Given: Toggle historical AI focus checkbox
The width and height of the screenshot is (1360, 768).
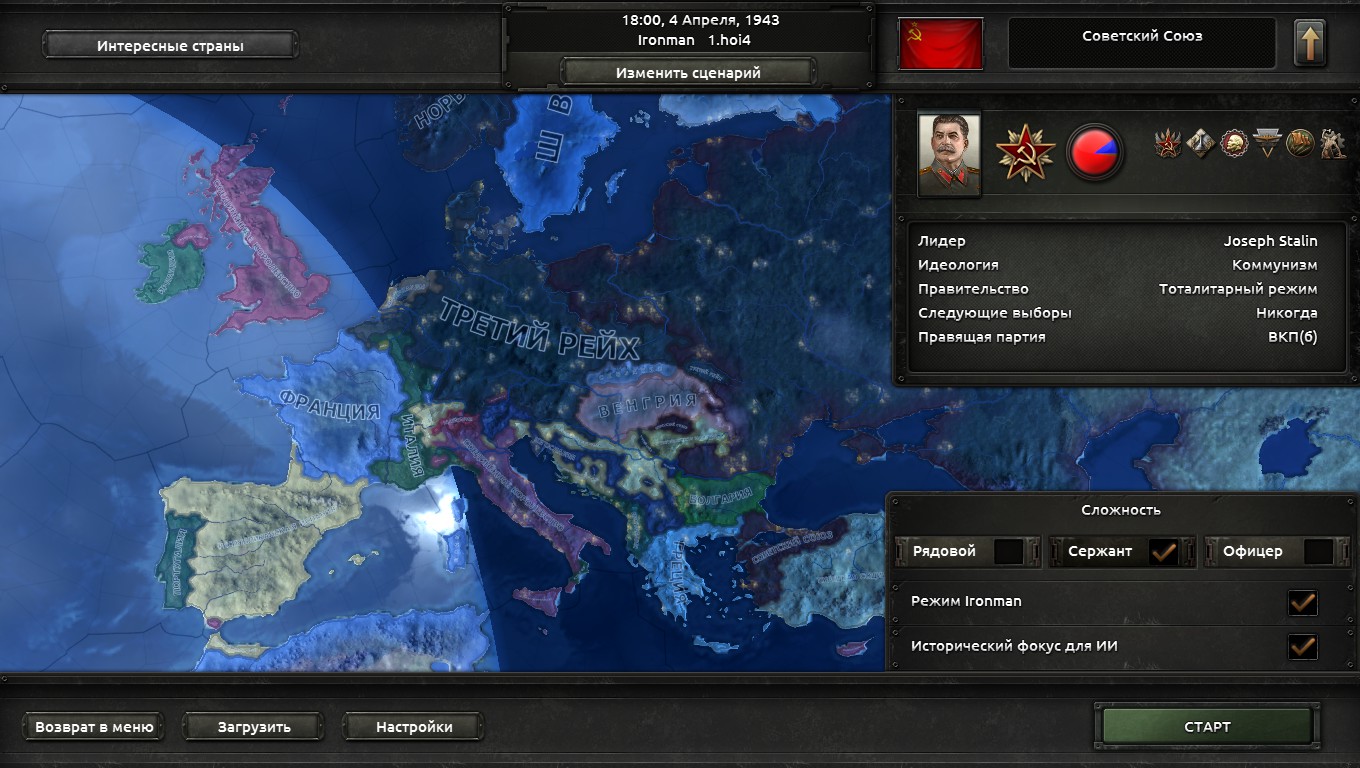Looking at the screenshot, I should click(x=1302, y=646).
